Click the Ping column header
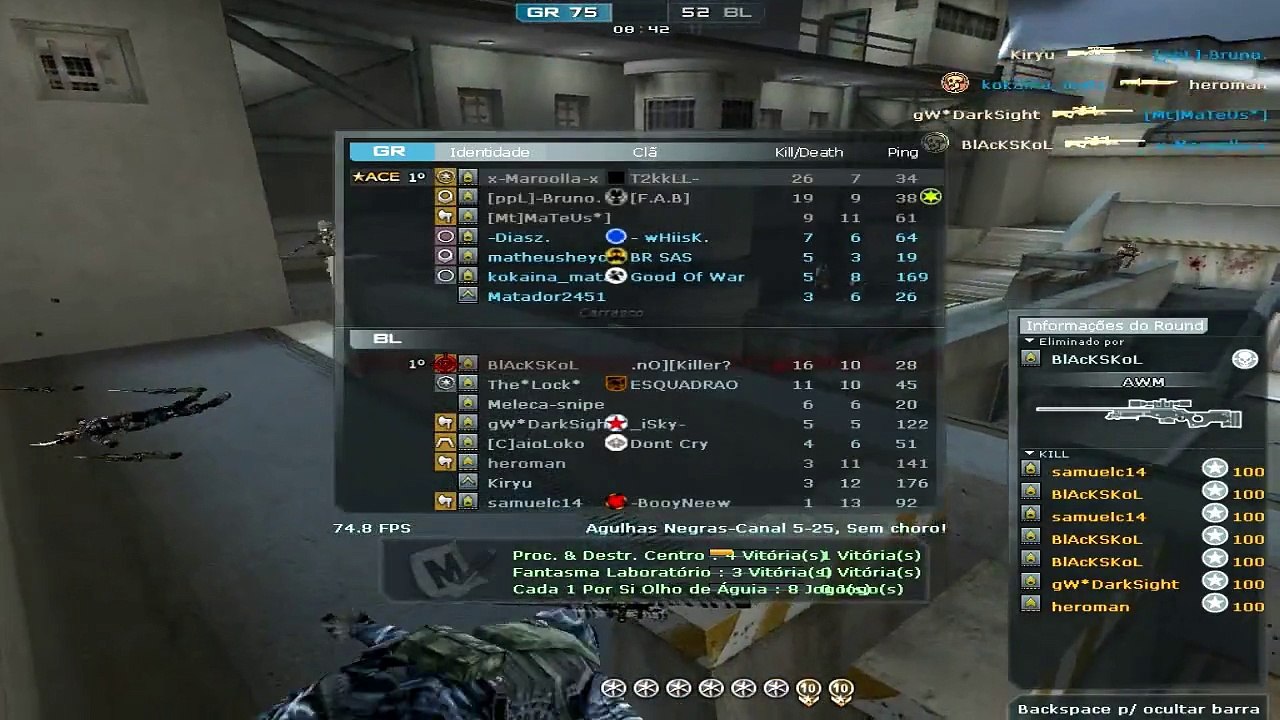The width and height of the screenshot is (1280, 720). [902, 152]
